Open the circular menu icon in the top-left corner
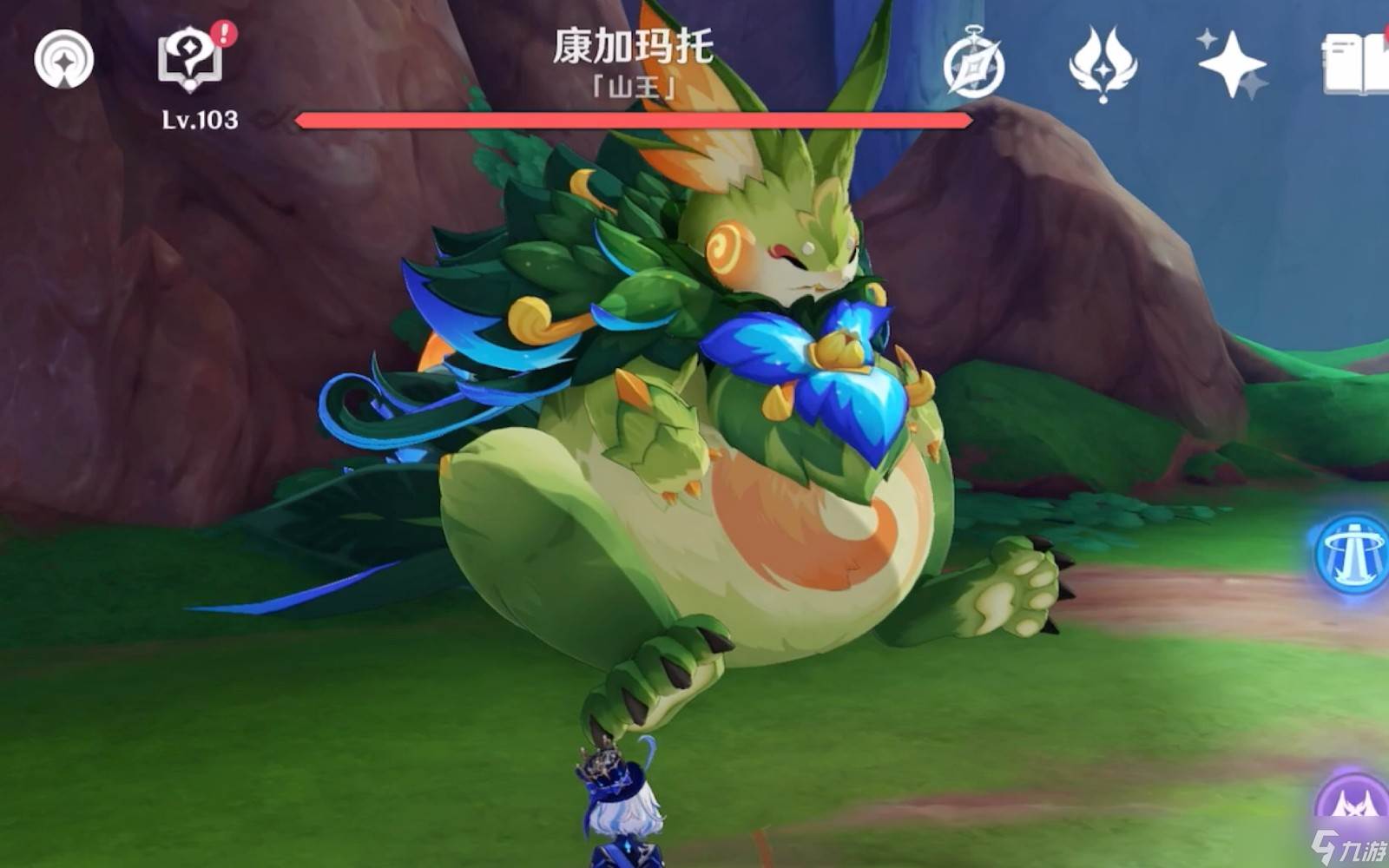 (63, 59)
